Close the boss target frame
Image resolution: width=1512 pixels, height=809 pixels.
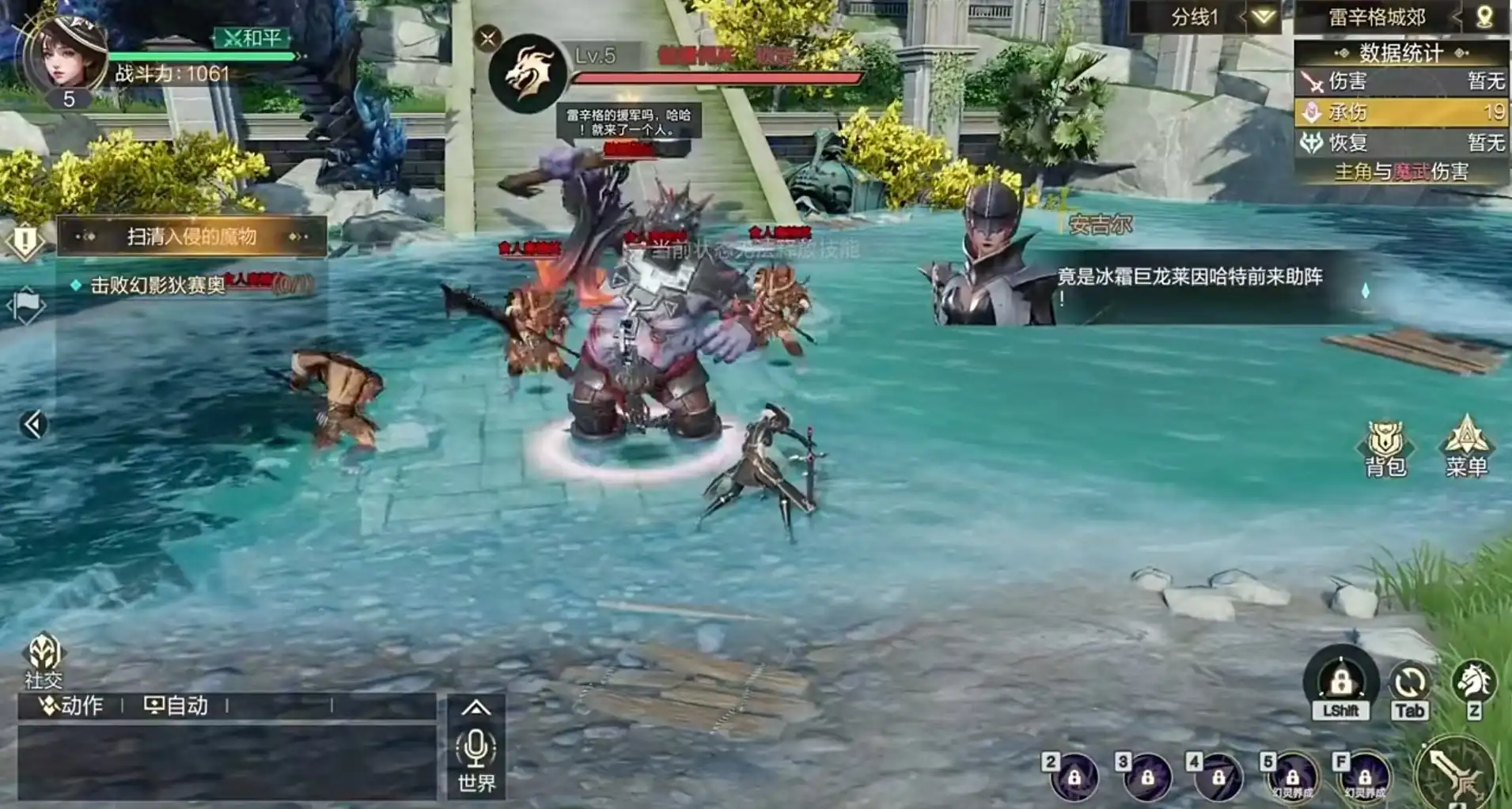point(488,38)
